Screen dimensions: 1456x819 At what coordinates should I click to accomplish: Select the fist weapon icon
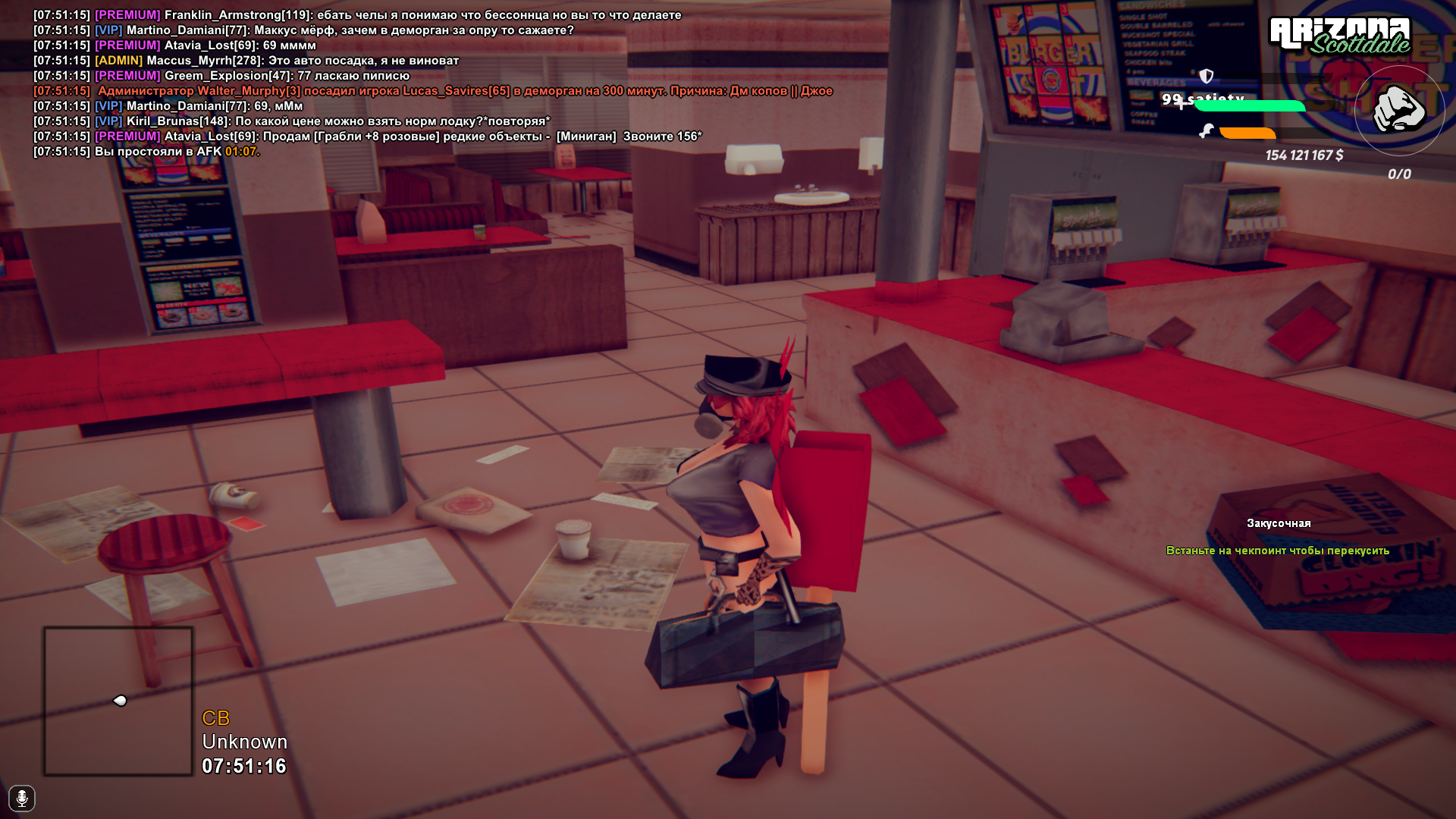pyautogui.click(x=1399, y=110)
